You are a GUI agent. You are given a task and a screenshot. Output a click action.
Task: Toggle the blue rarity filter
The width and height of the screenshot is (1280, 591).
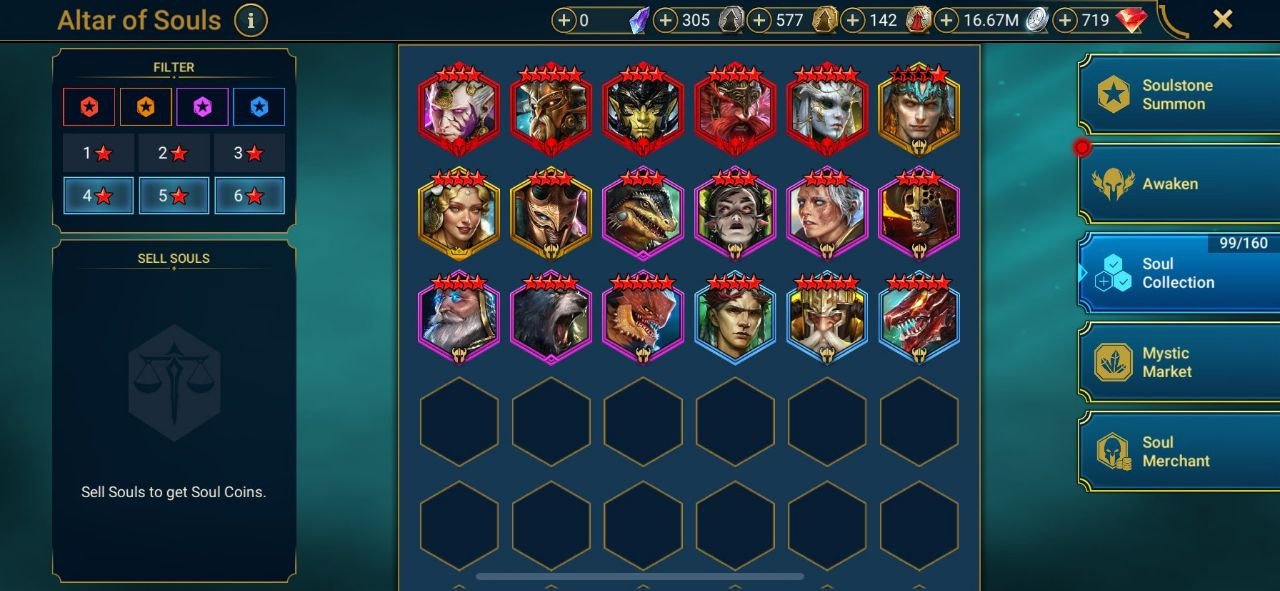pos(259,107)
